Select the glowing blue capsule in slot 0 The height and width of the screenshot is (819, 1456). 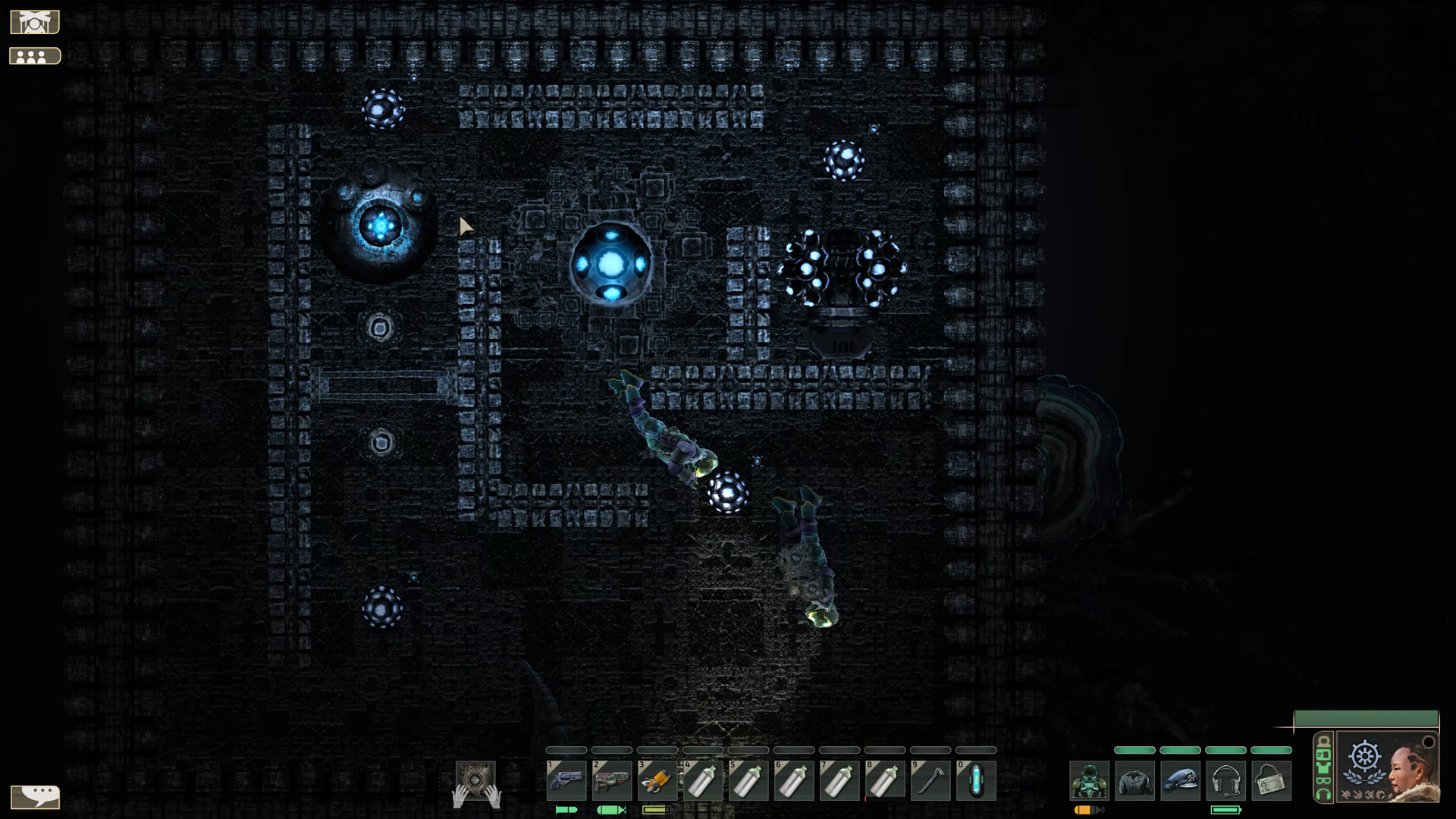pos(976,780)
